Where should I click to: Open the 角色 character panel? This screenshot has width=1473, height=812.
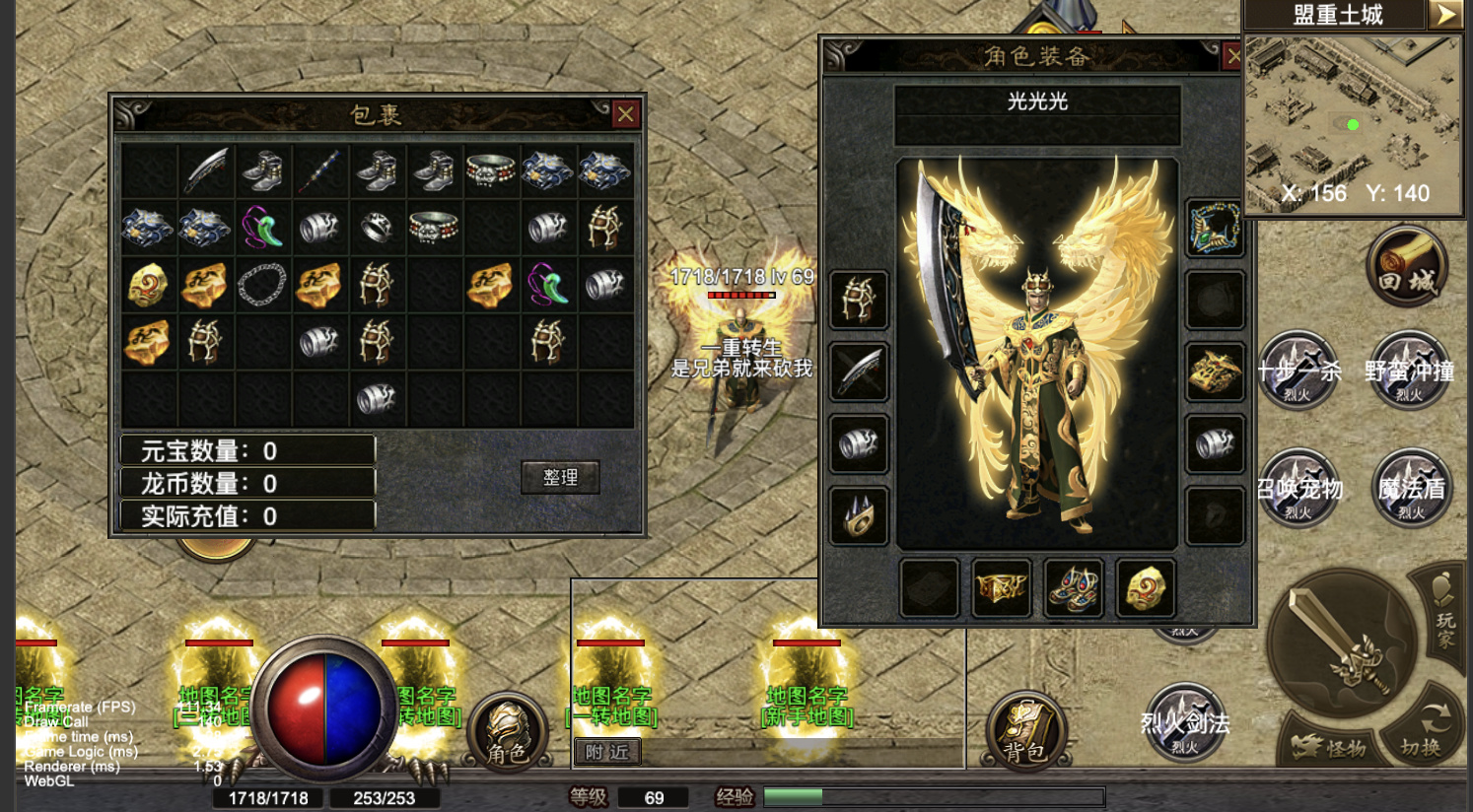point(509,733)
